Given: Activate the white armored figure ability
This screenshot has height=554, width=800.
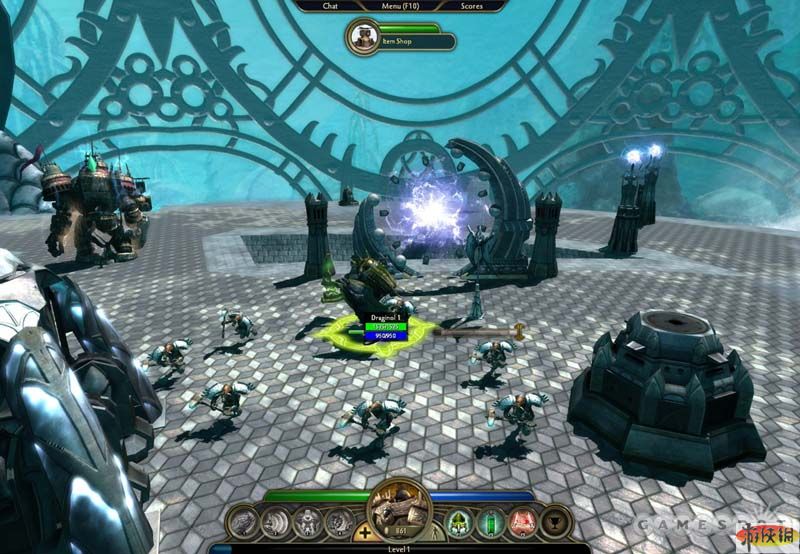Looking at the screenshot, I should coord(307,521).
